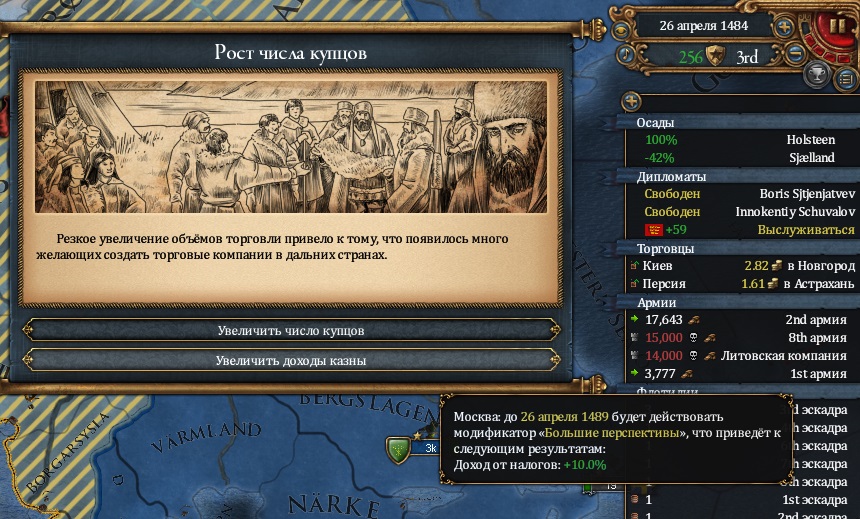Select the Литовская компания army
Image resolution: width=860 pixels, height=519 pixels.
click(740, 356)
